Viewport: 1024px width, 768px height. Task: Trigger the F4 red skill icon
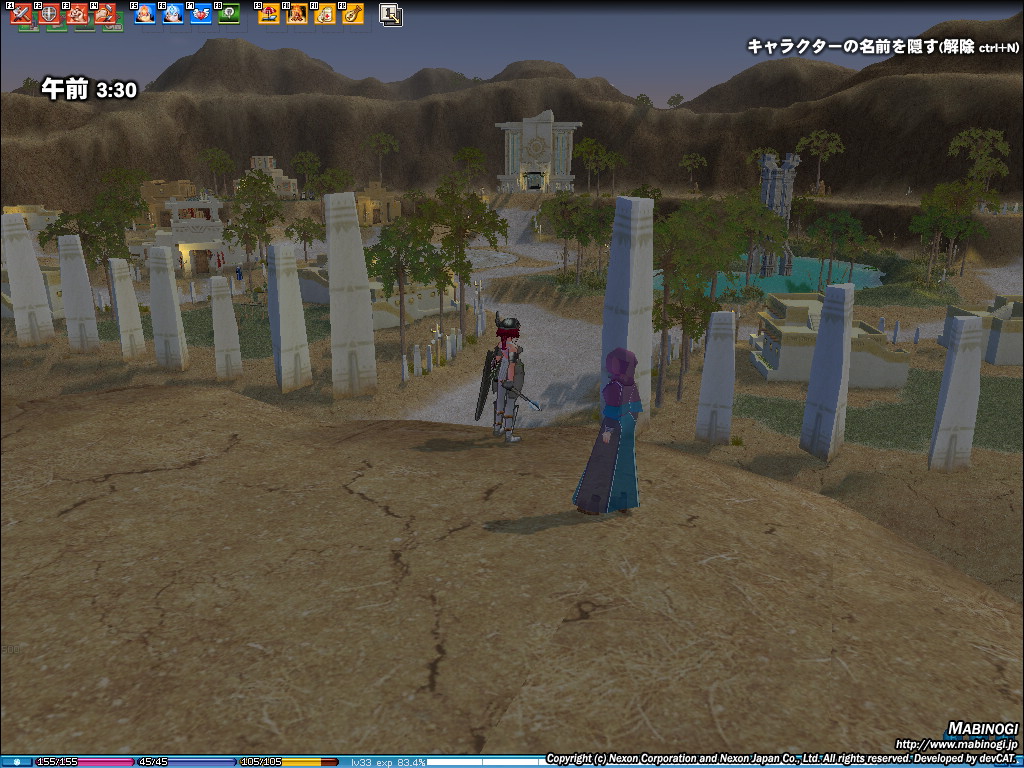pyautogui.click(x=105, y=15)
